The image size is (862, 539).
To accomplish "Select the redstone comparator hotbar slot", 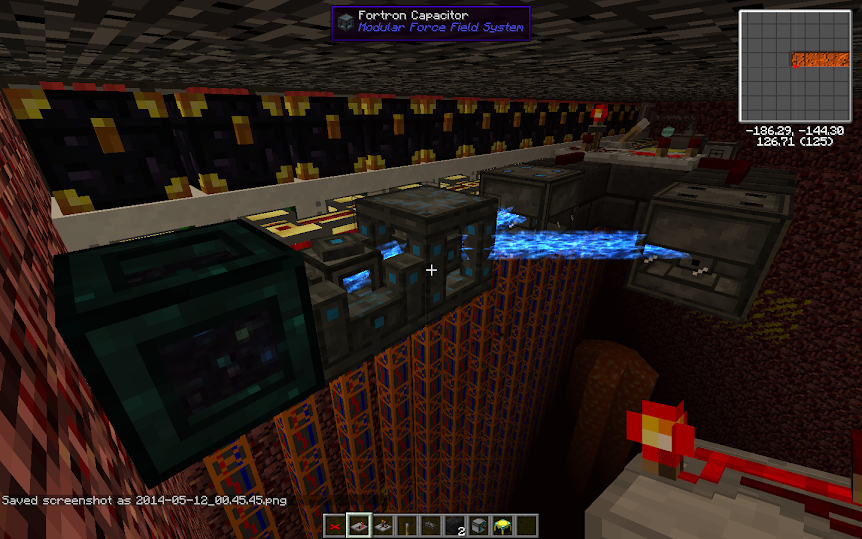I will [384, 526].
